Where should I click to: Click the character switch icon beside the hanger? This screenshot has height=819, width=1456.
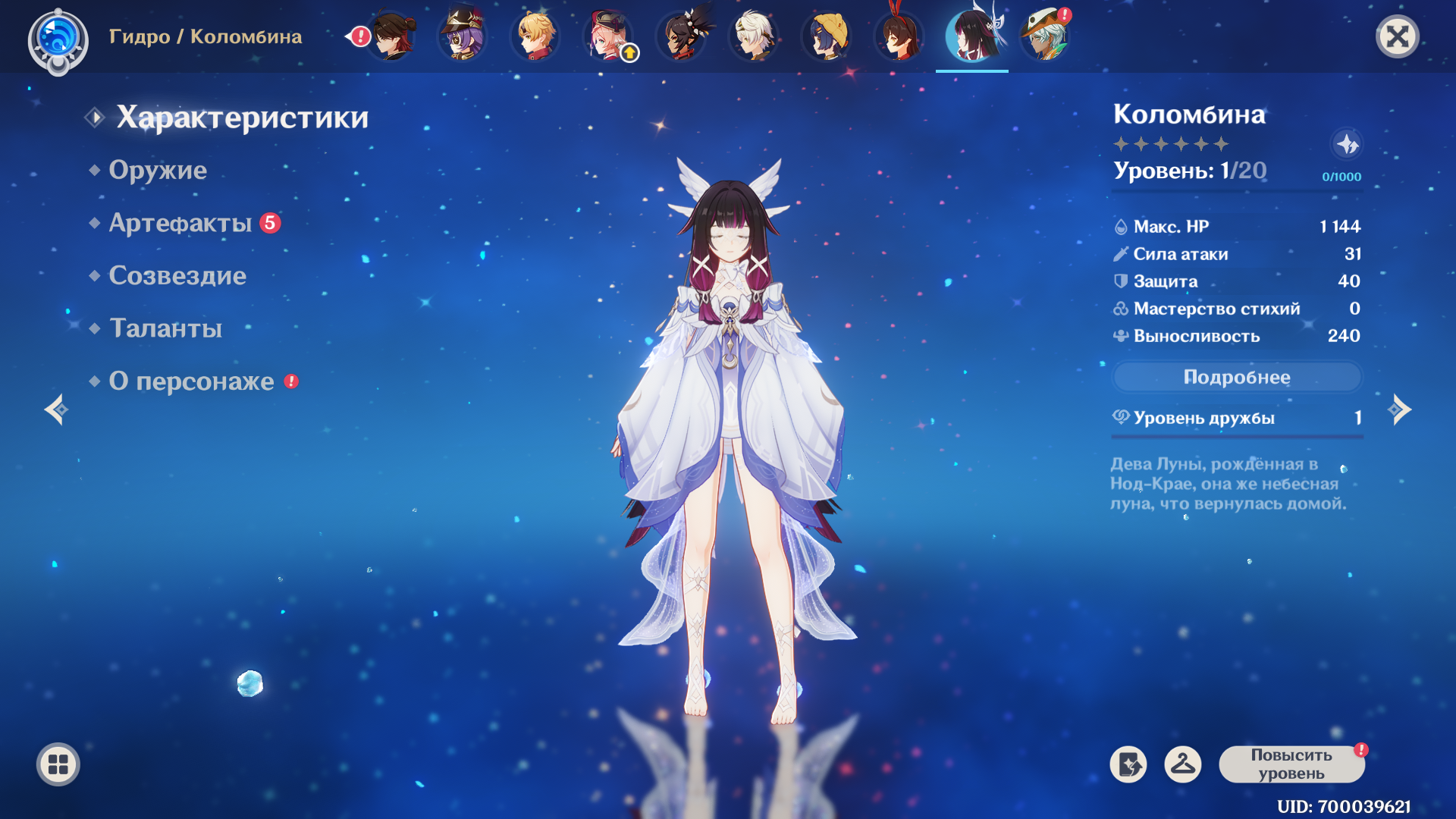(1128, 764)
